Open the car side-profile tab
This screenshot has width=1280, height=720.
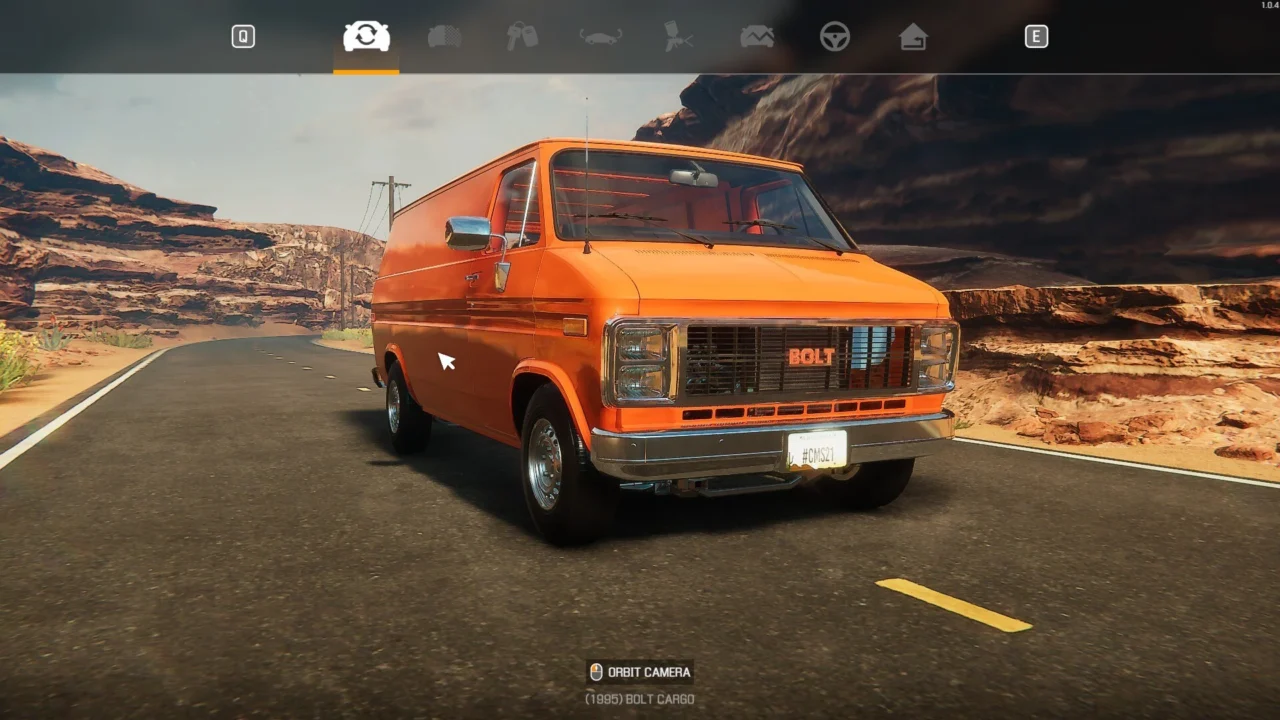600,37
